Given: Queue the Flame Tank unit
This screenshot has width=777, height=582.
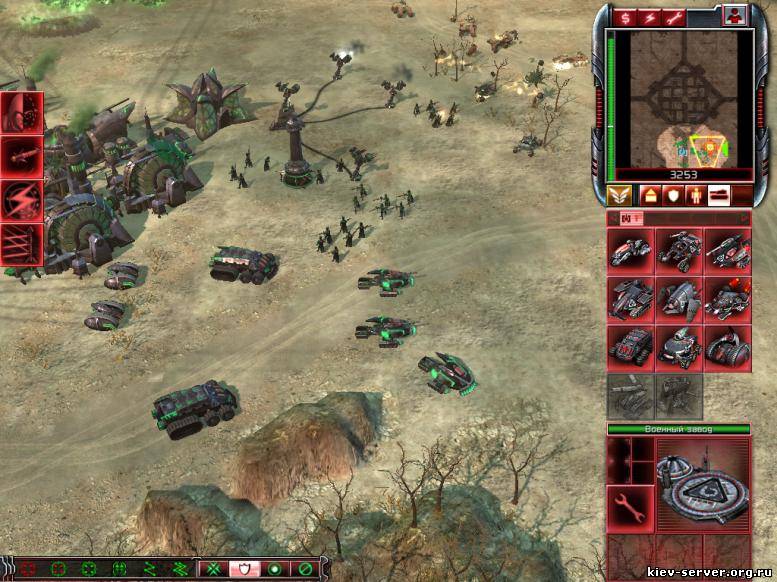Looking at the screenshot, I should tap(727, 298).
